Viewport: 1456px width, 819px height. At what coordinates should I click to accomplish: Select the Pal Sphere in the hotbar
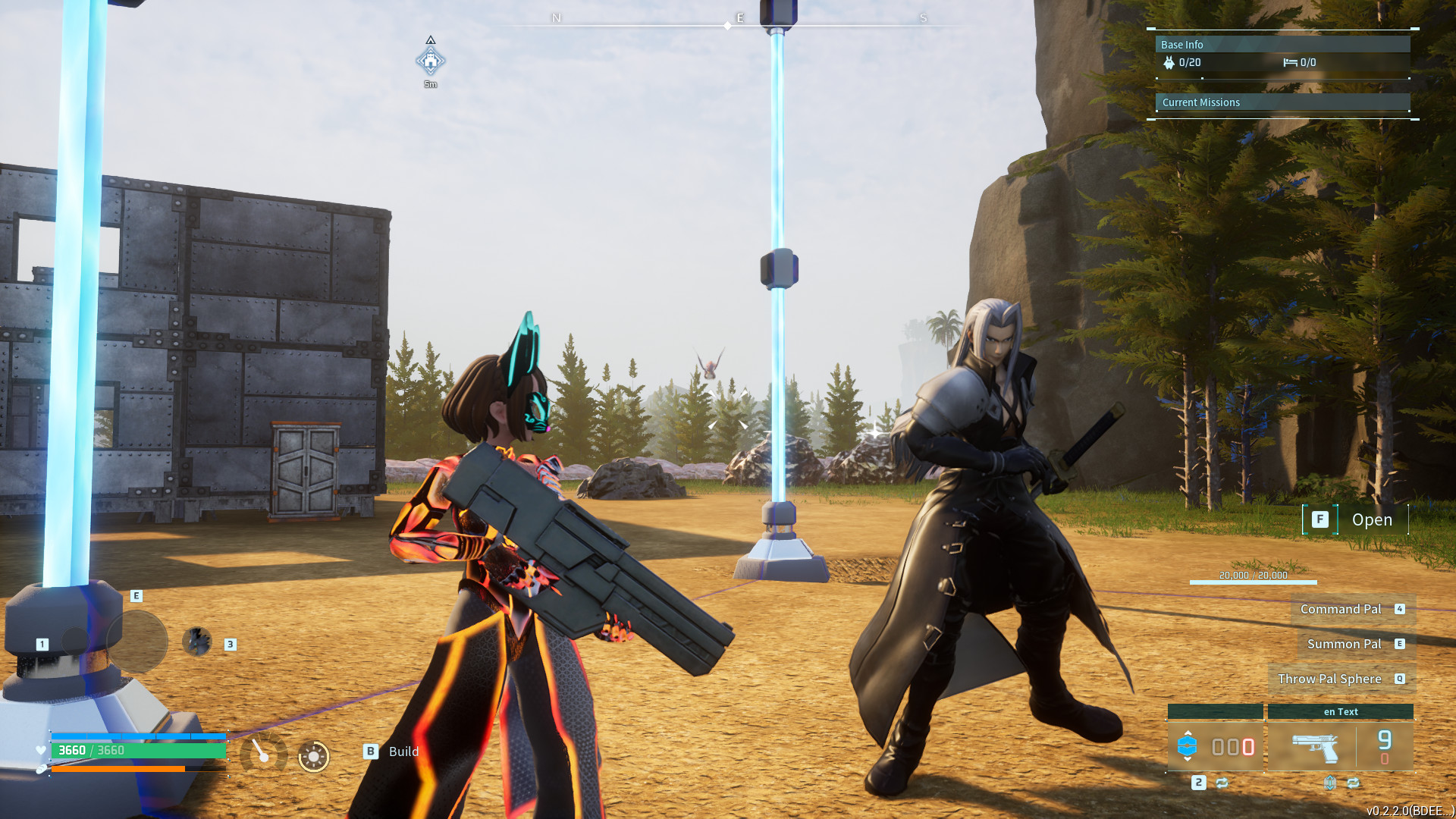click(x=1188, y=745)
